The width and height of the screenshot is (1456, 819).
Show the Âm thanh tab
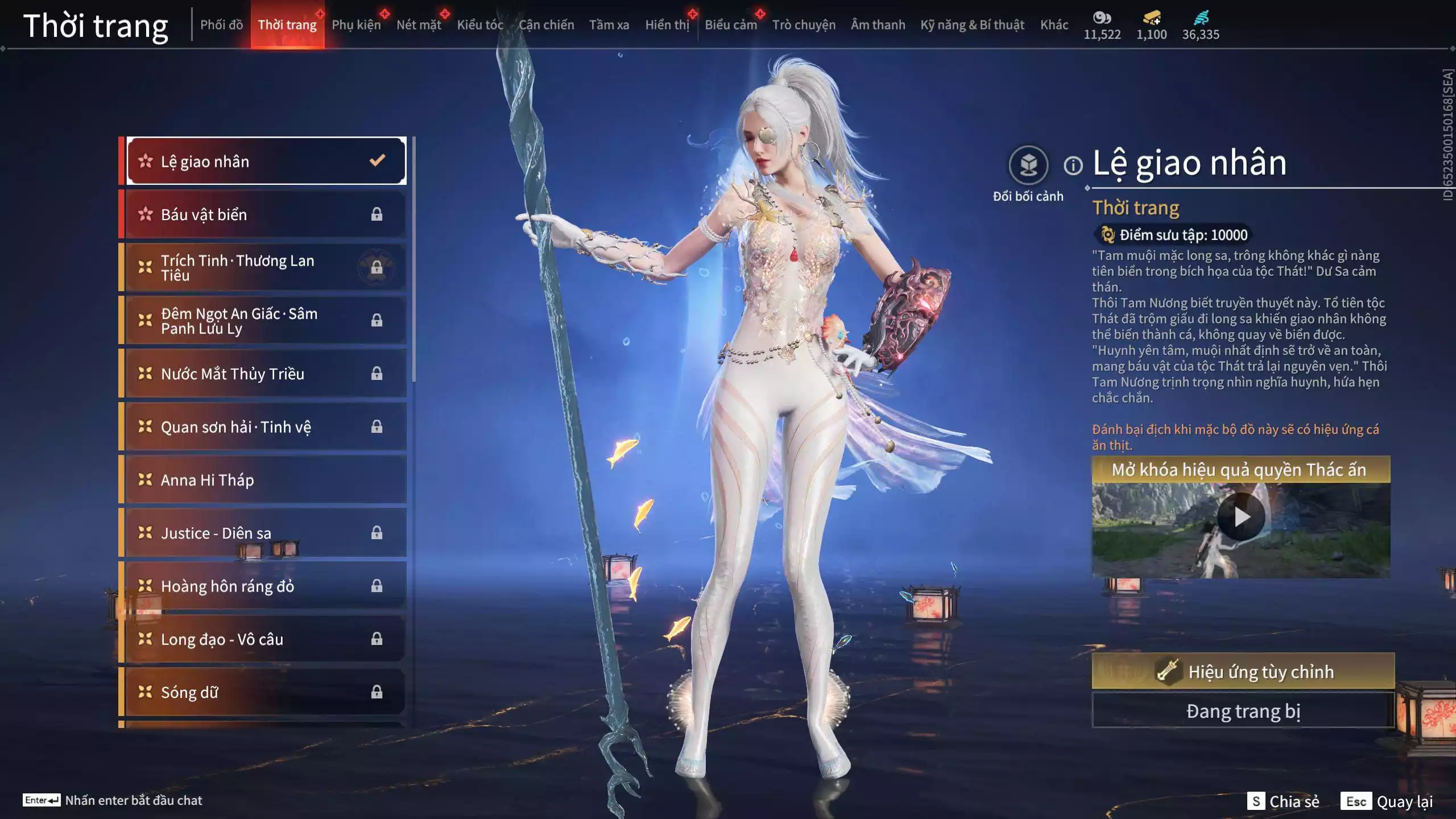(878, 25)
